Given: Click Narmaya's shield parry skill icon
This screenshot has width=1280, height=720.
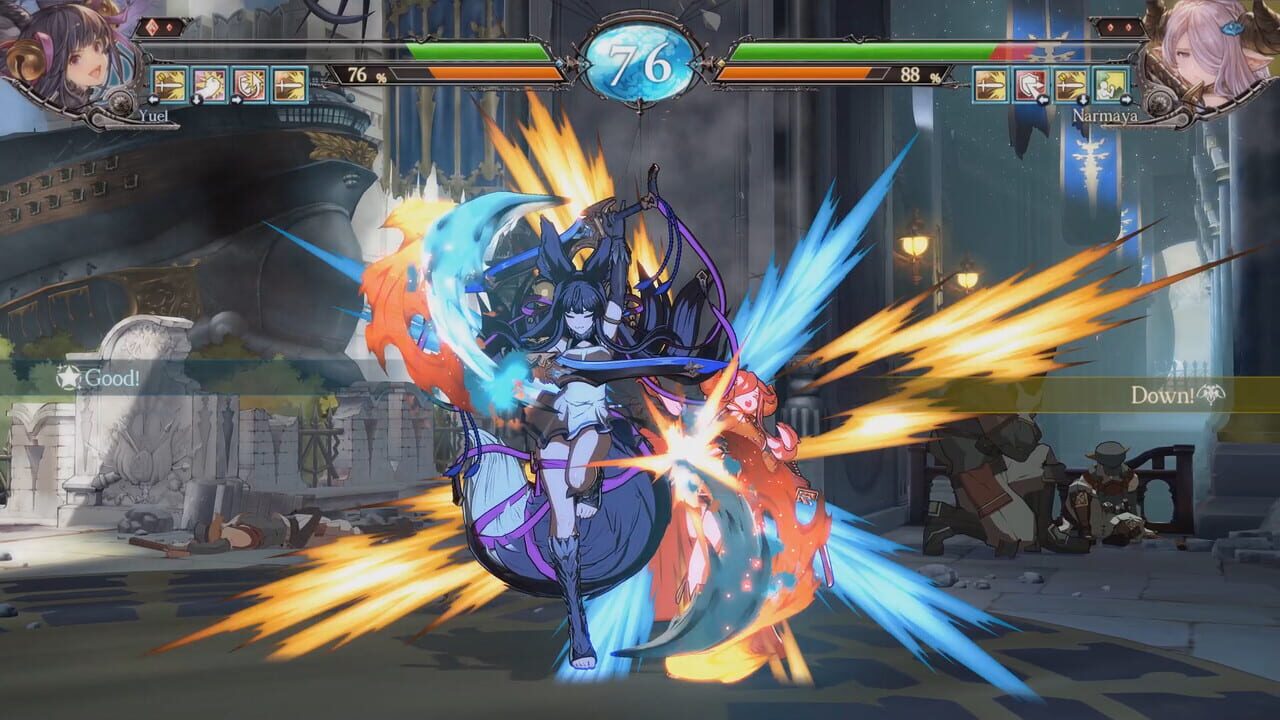Looking at the screenshot, I should [1031, 84].
